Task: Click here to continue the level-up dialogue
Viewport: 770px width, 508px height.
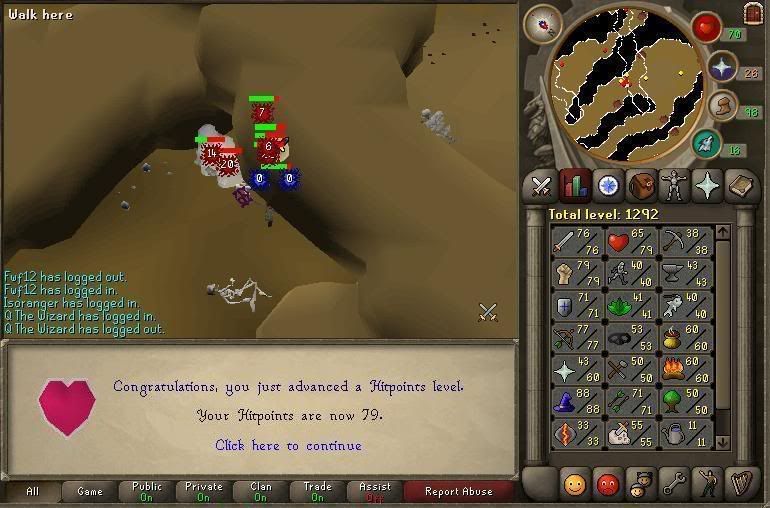Action: [288, 446]
